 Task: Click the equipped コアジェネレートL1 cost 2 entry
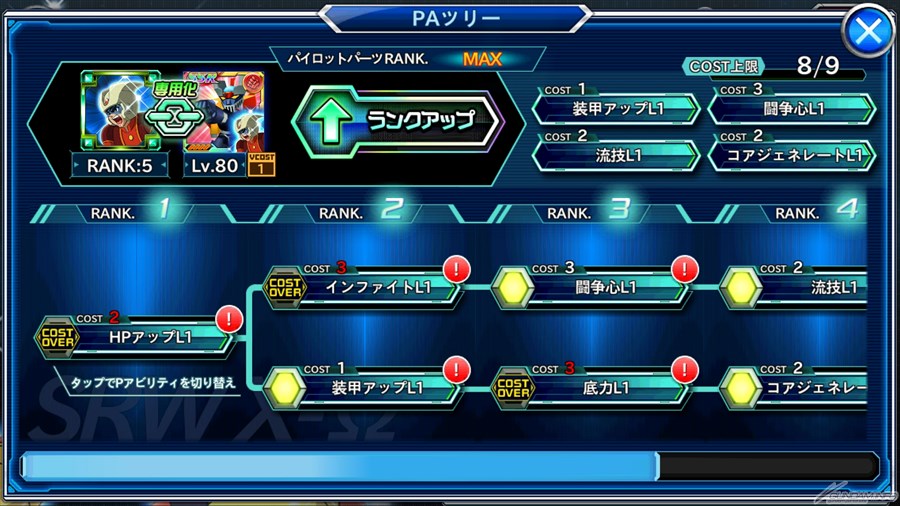(x=791, y=156)
